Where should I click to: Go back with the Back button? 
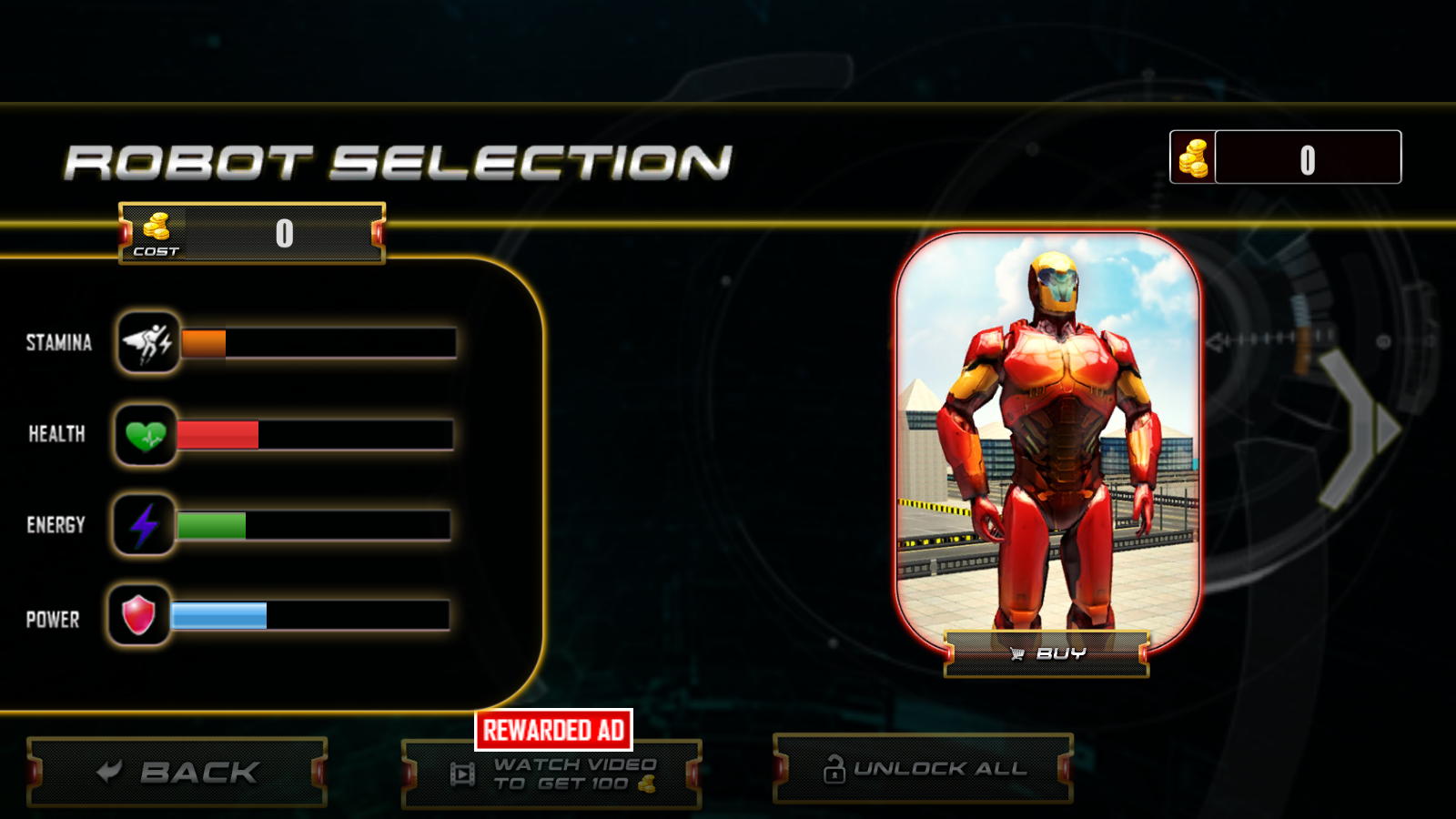[177, 773]
